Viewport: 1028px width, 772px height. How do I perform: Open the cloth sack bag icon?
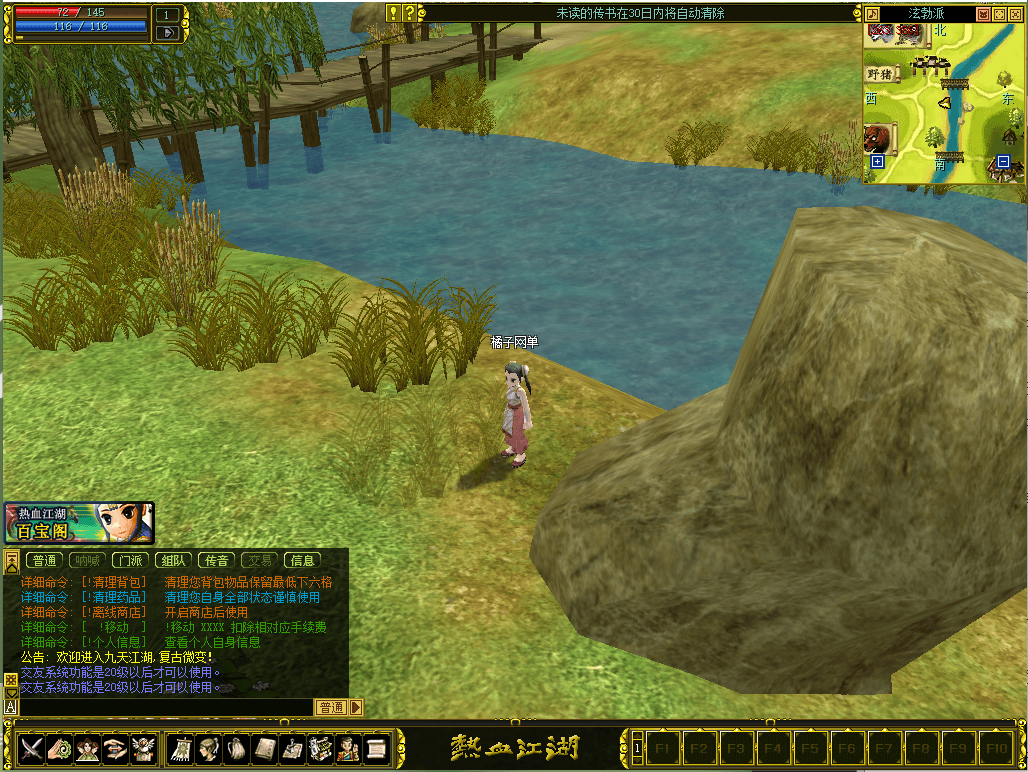click(237, 748)
